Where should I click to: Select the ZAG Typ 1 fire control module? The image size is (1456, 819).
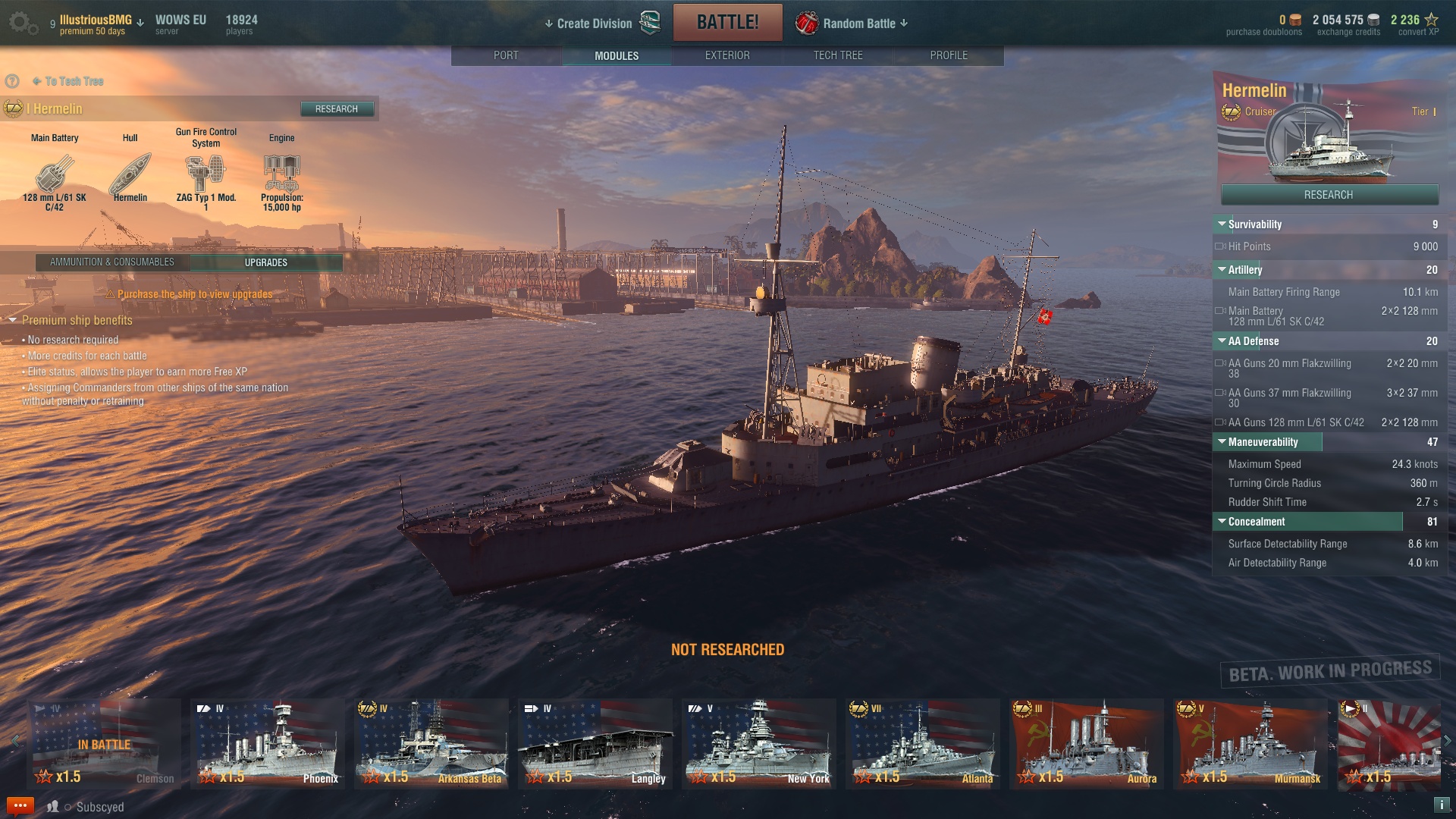coord(206,174)
